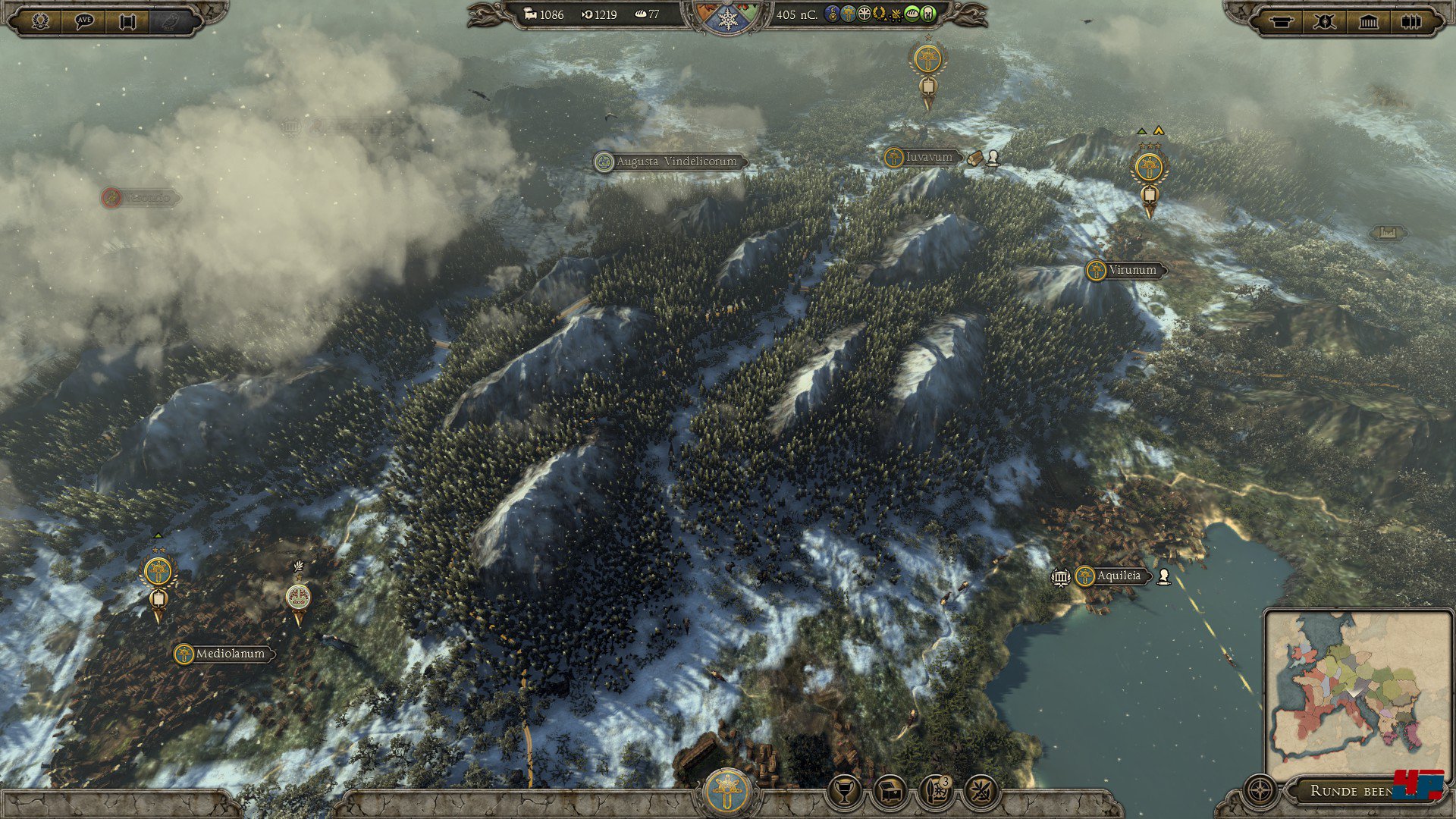Viewport: 1456px width, 819px height.
Task: Open the wax tablet records panel
Action: [x=1411, y=21]
